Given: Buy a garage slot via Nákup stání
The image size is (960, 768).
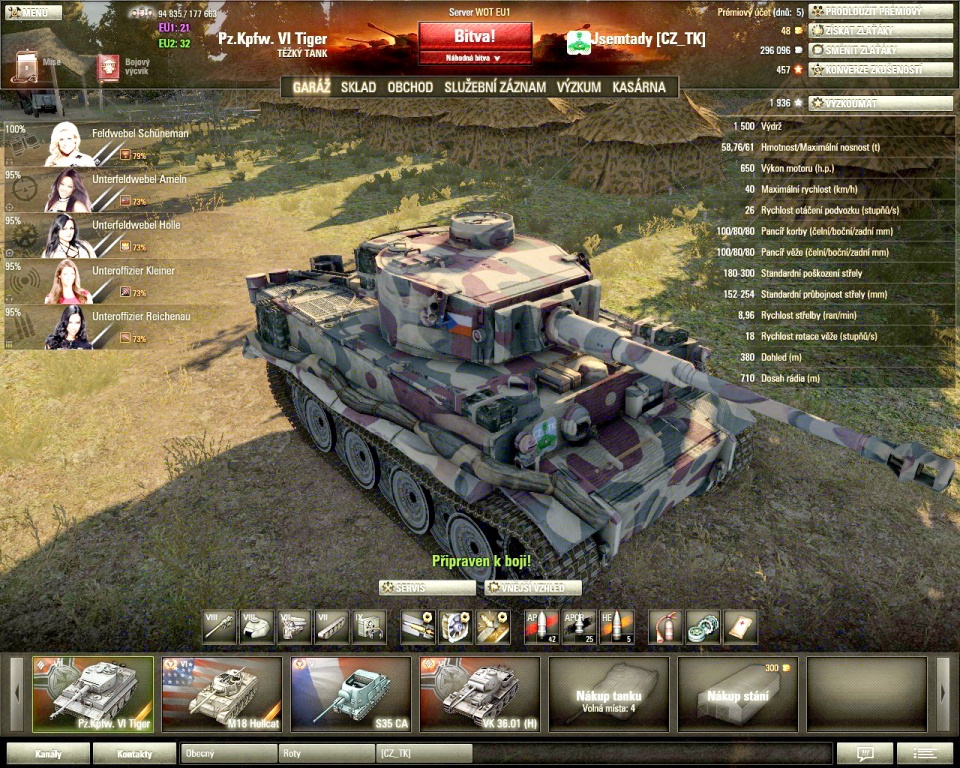Looking at the screenshot, I should (737, 692).
